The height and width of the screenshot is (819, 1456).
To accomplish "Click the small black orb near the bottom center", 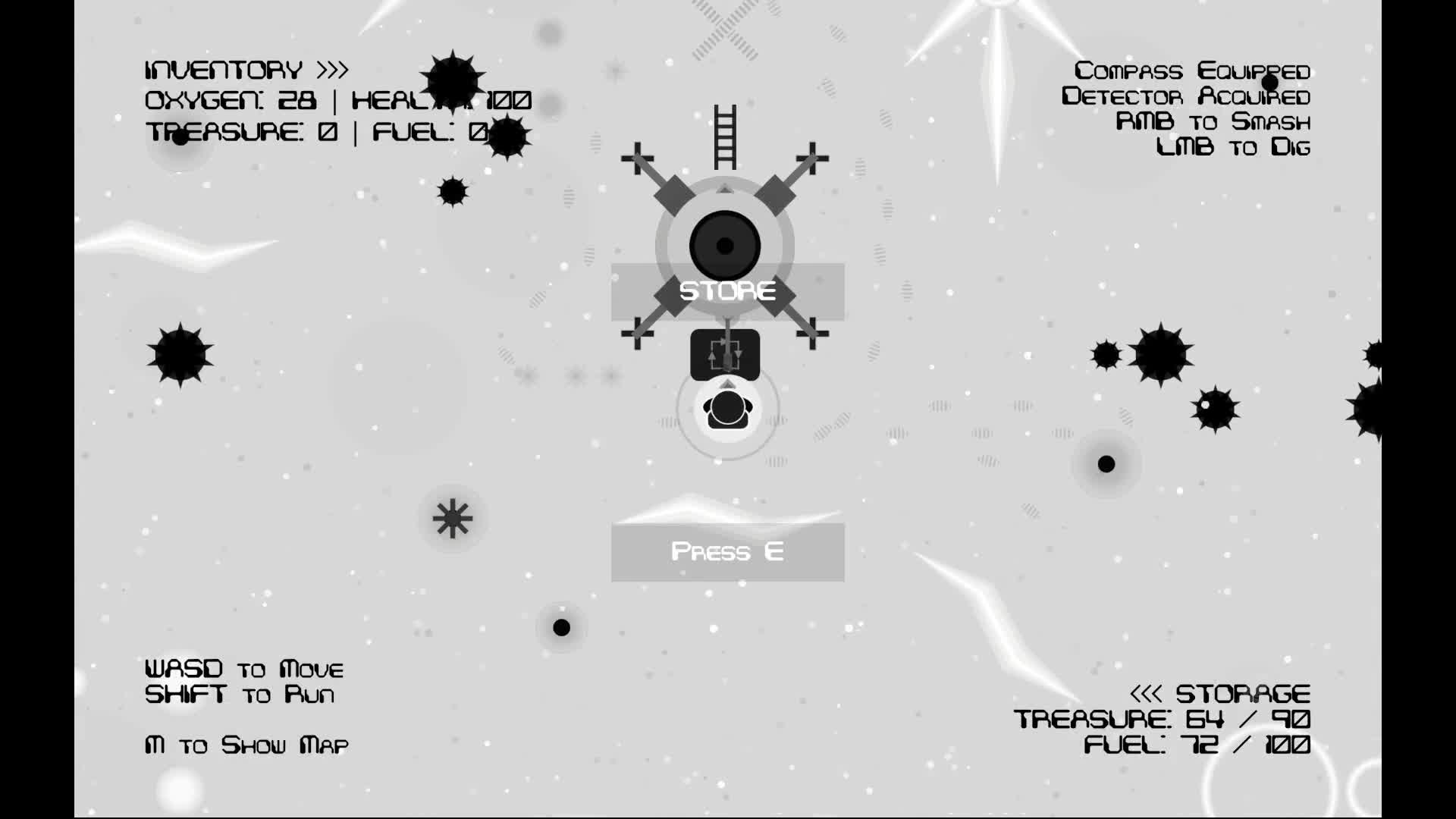I will point(562,627).
